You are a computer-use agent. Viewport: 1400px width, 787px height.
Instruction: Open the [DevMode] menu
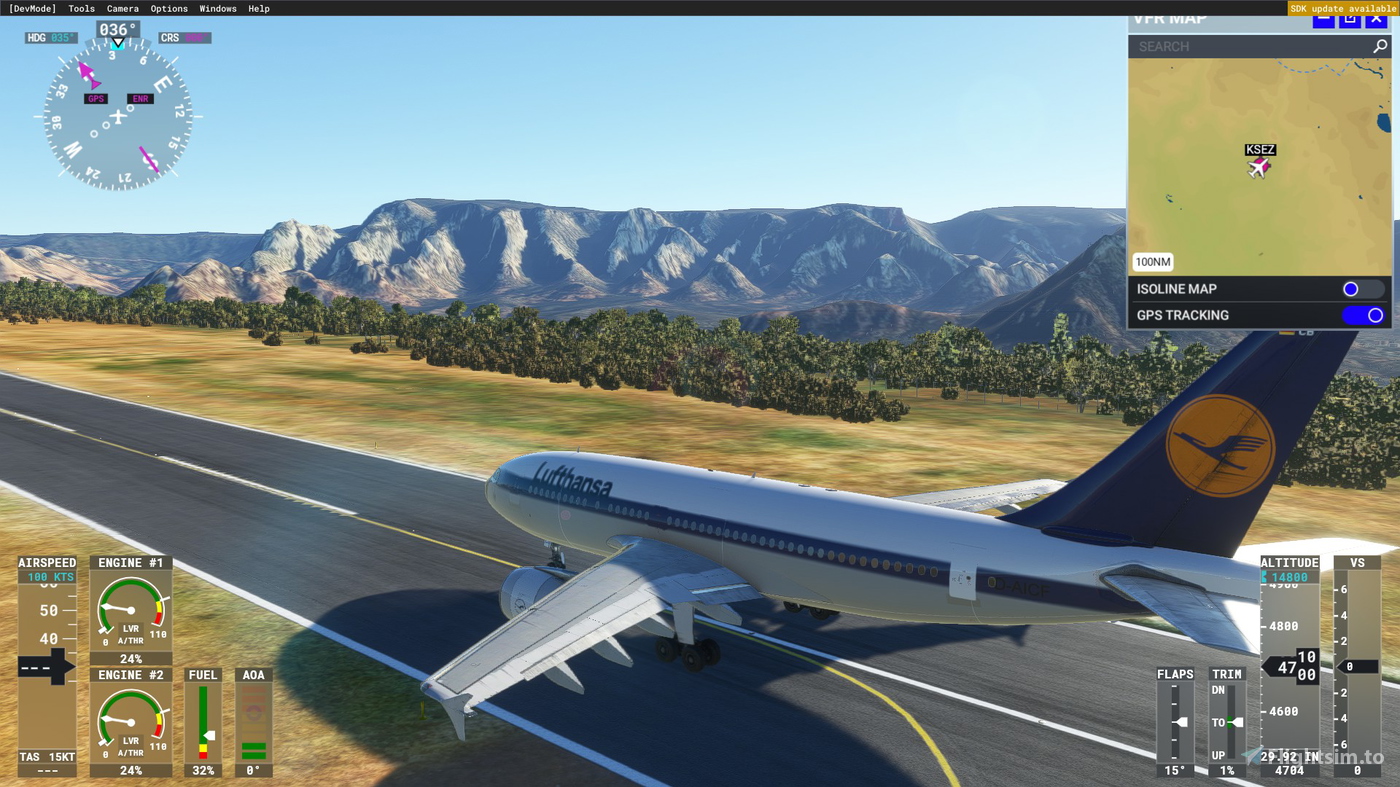pos(32,8)
